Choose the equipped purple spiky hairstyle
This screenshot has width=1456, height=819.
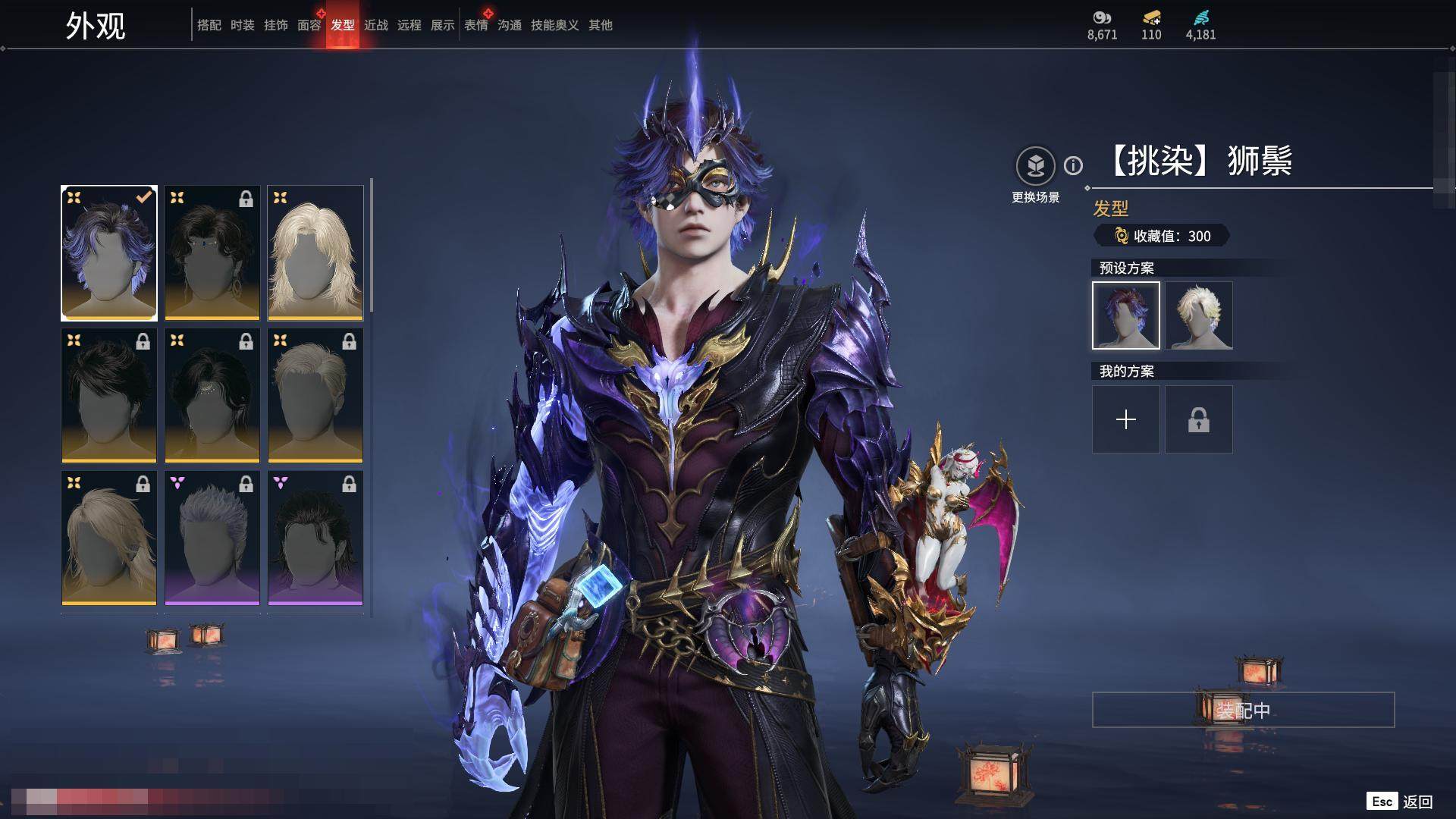tap(109, 253)
